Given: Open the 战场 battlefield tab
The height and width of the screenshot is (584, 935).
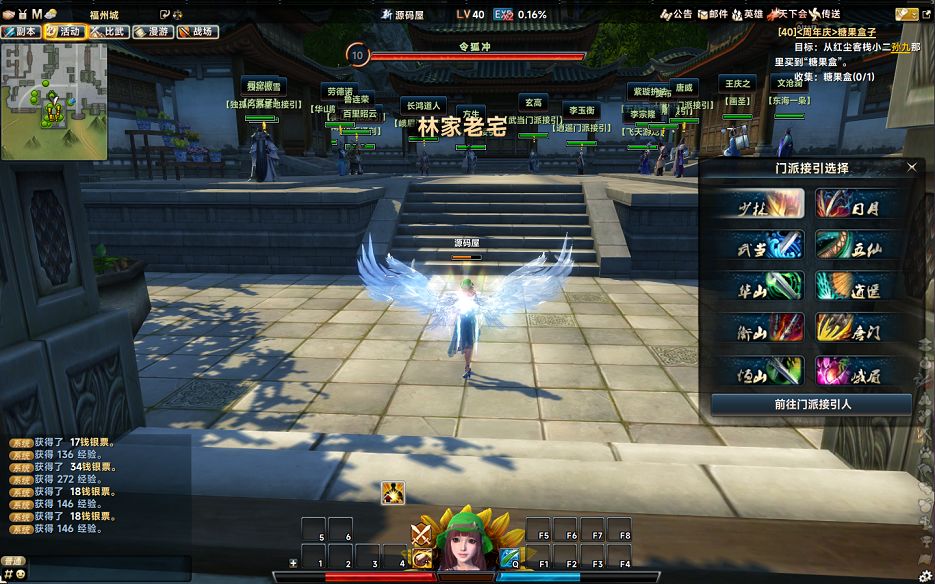Looking at the screenshot, I should coord(196,31).
